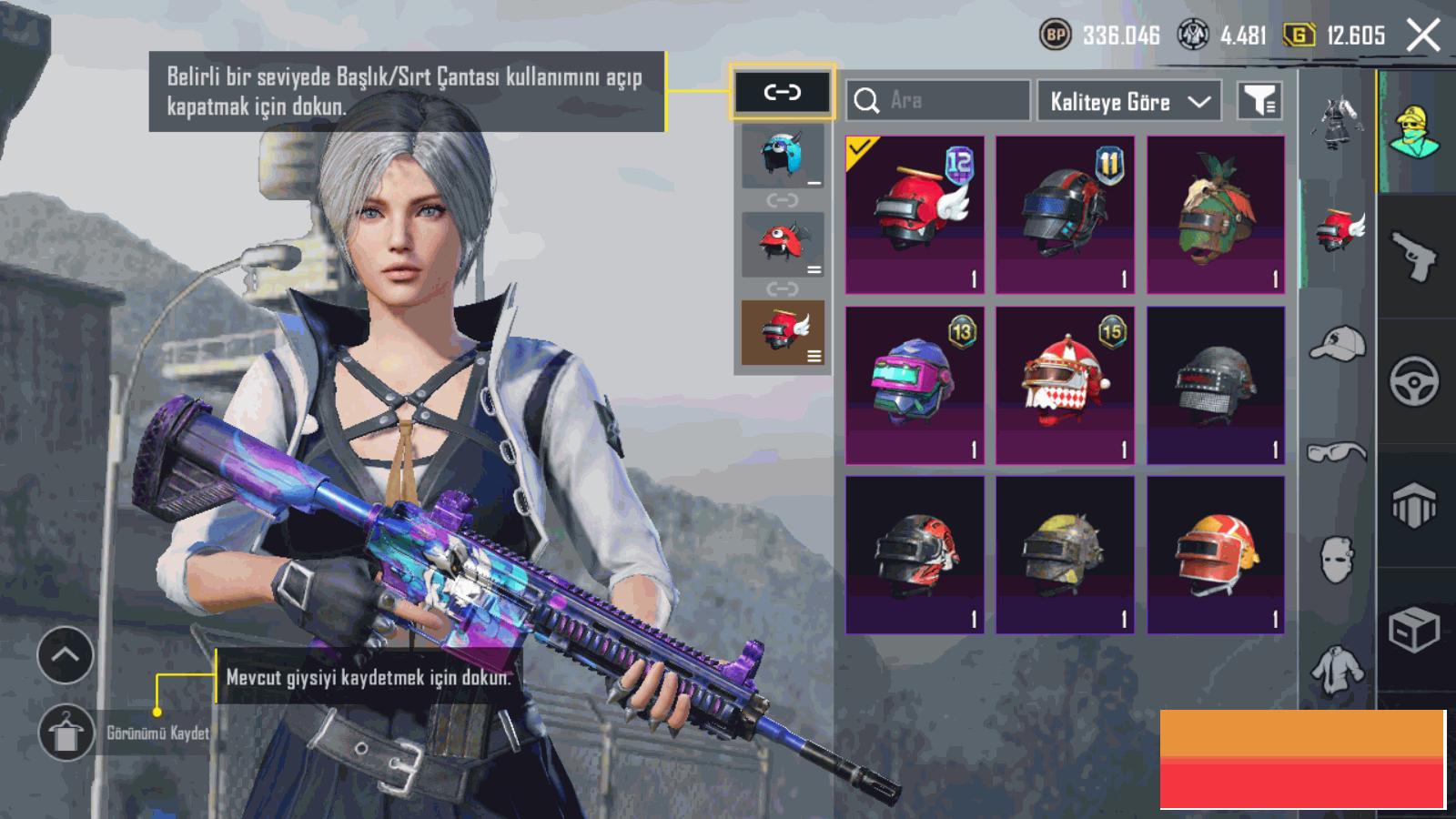Open the glasses category

[1337, 451]
